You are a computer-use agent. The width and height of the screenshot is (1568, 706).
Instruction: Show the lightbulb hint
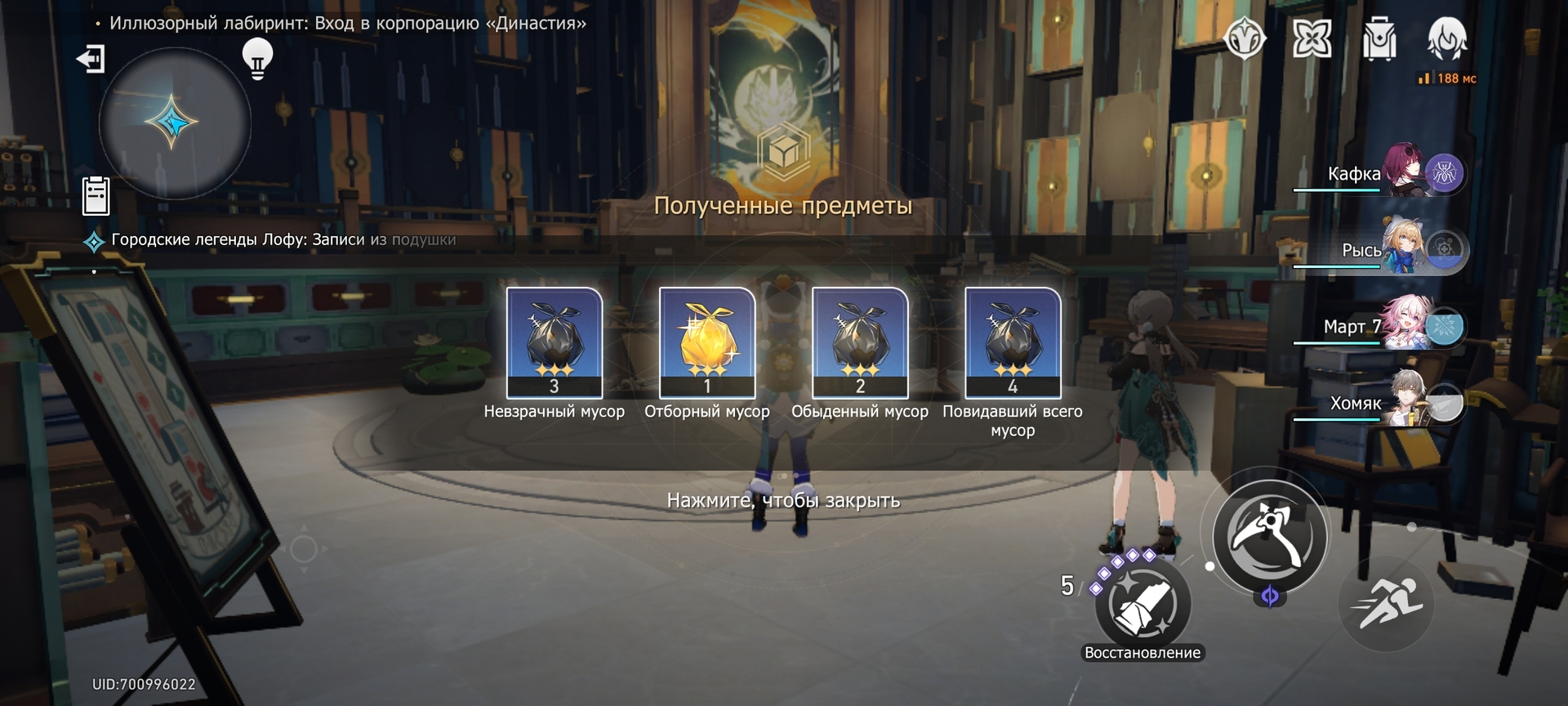pos(257,58)
